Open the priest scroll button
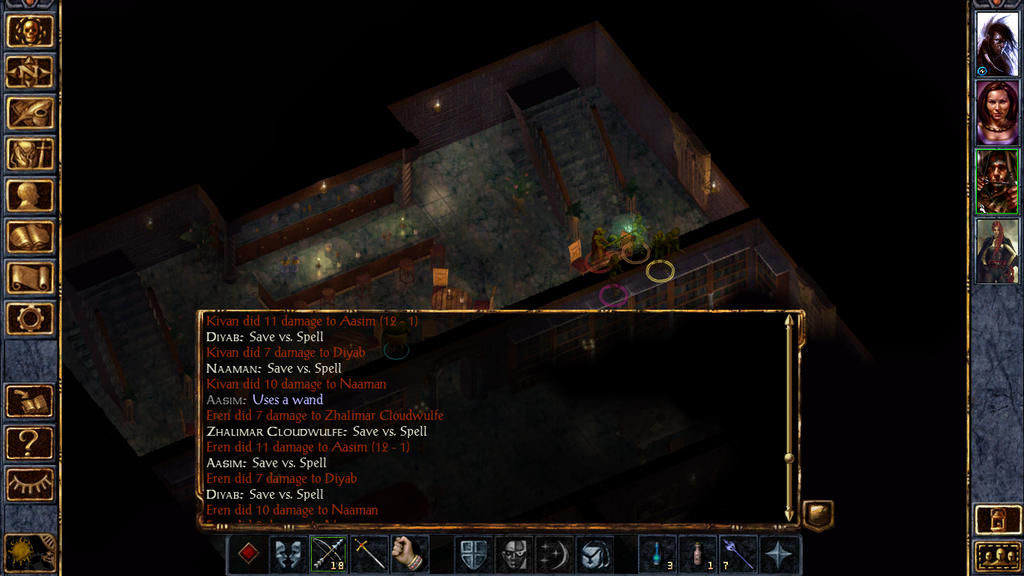1024x576 pixels. [30, 278]
